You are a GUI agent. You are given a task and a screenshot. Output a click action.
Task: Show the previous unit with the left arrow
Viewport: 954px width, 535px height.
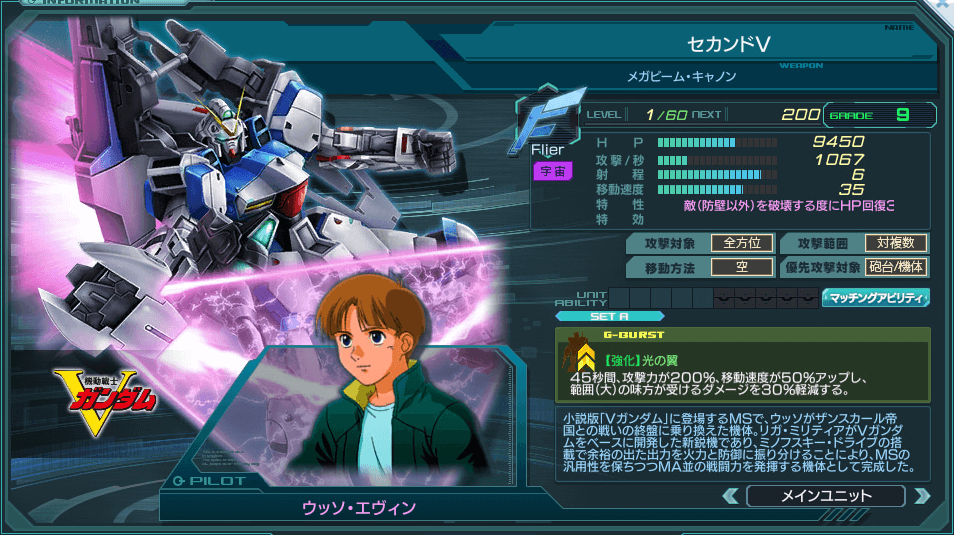731,496
